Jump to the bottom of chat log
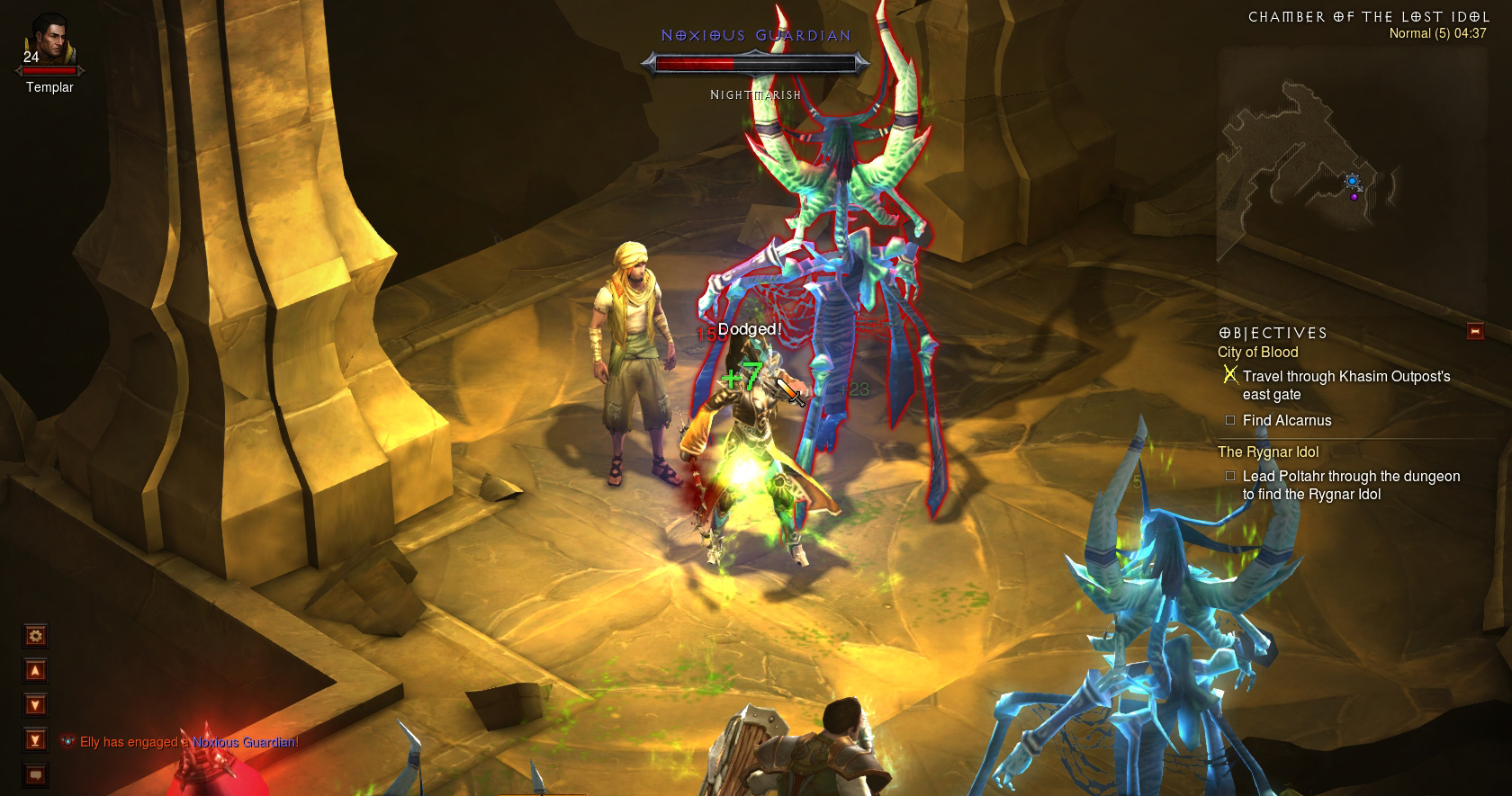The image size is (1512, 796). click(36, 740)
